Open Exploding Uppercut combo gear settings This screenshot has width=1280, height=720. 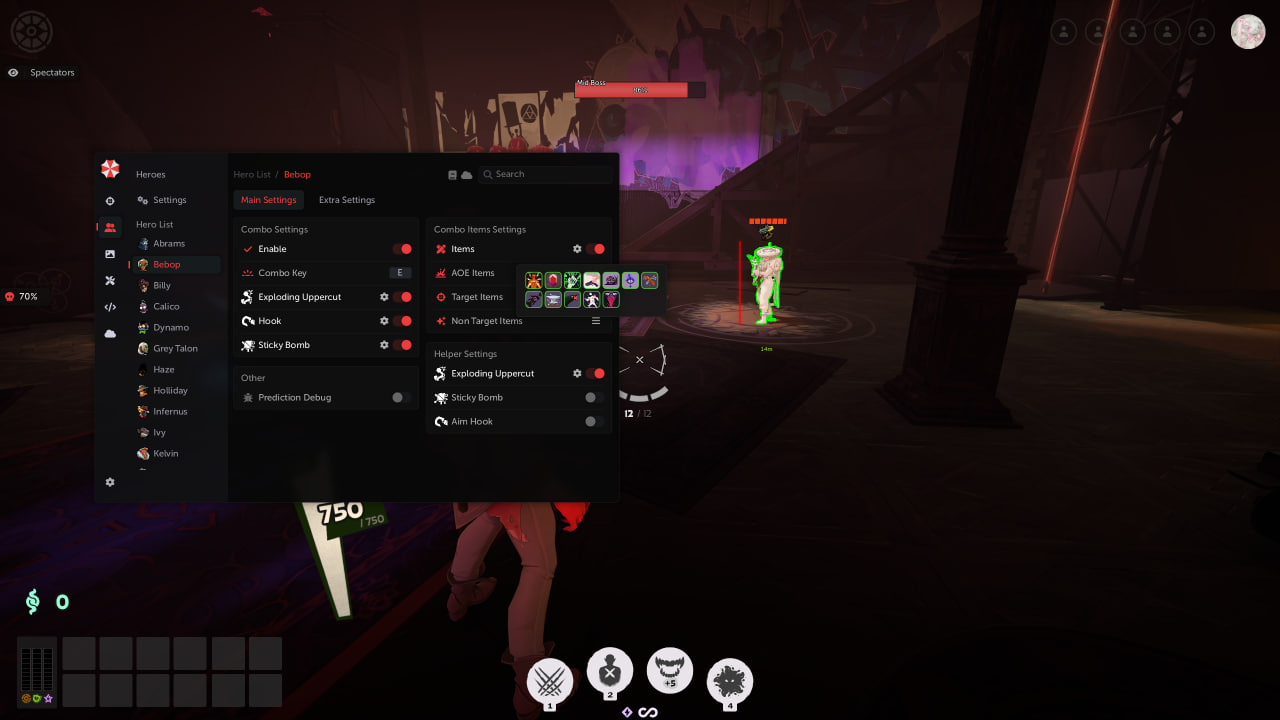(x=384, y=297)
